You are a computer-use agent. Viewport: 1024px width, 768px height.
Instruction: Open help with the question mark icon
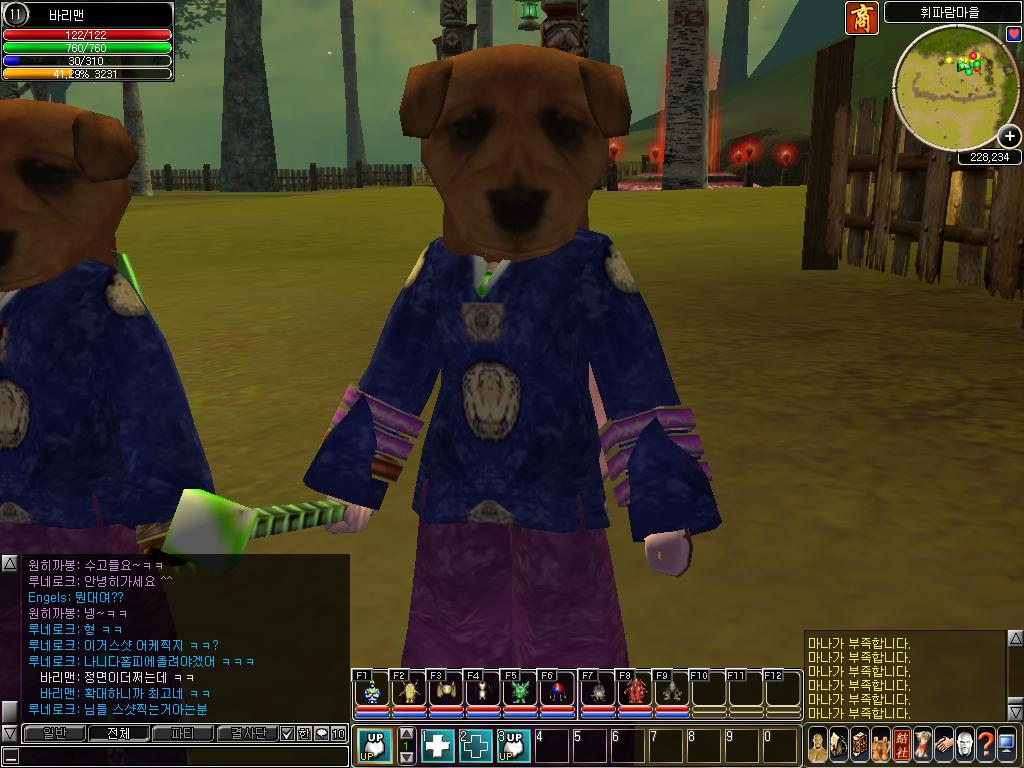[985, 745]
